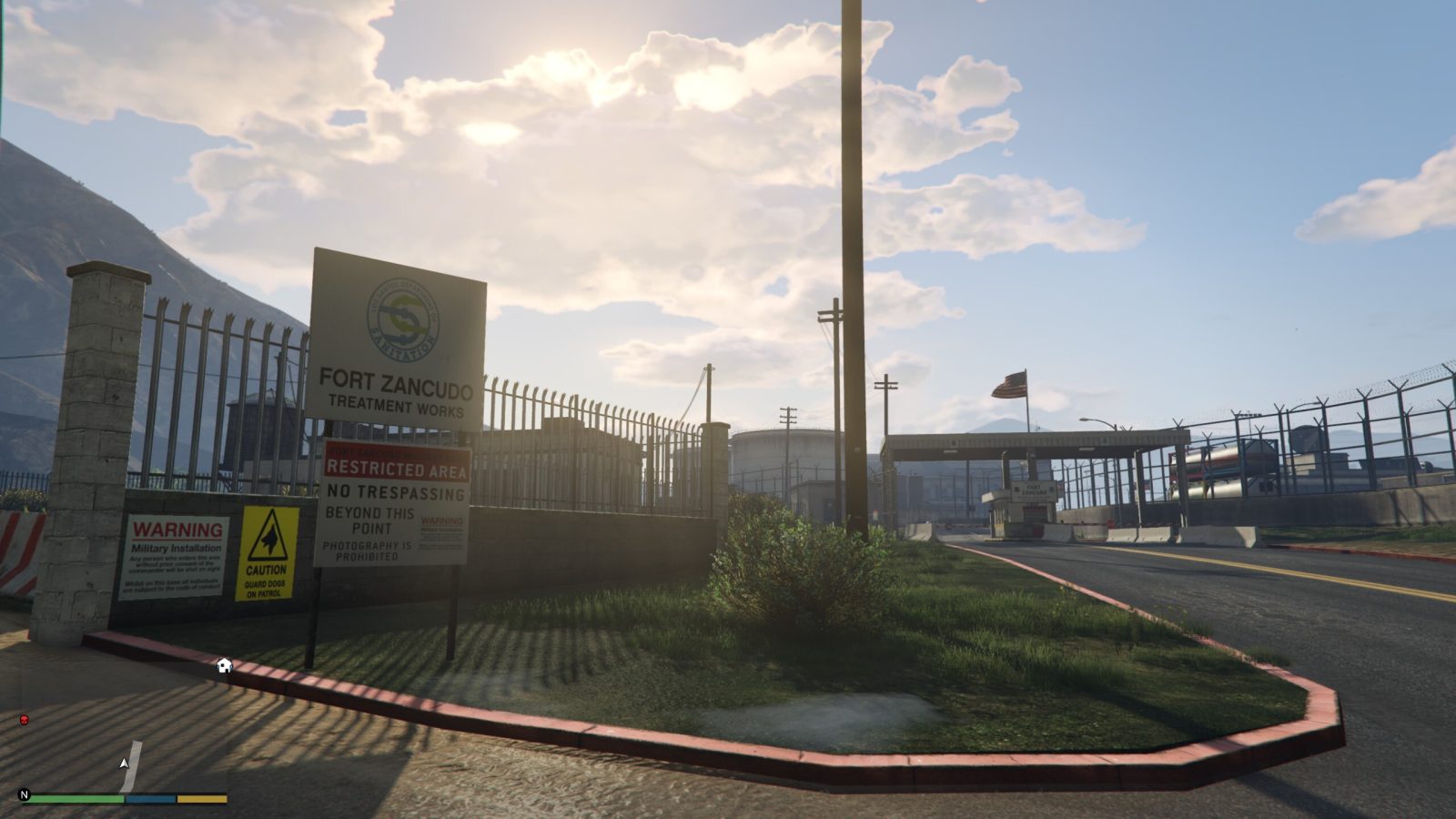1456x819 pixels.
Task: Click the yellow special ability bar segment
Action: click(x=202, y=796)
